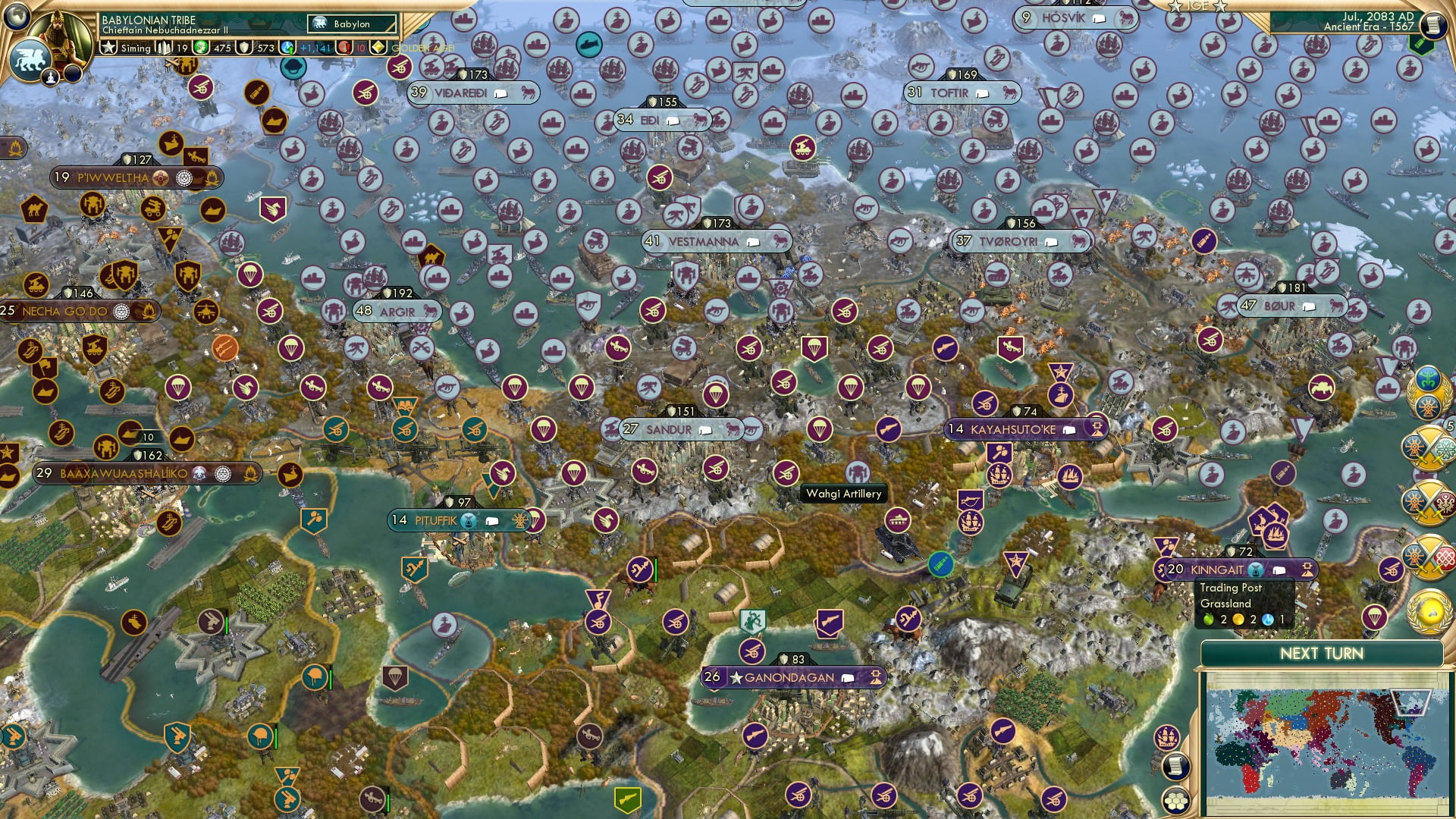The image size is (1456, 819).
Task: Open the Civilopedia scroll icon top-right
Action: pyautogui.click(x=1433, y=24)
